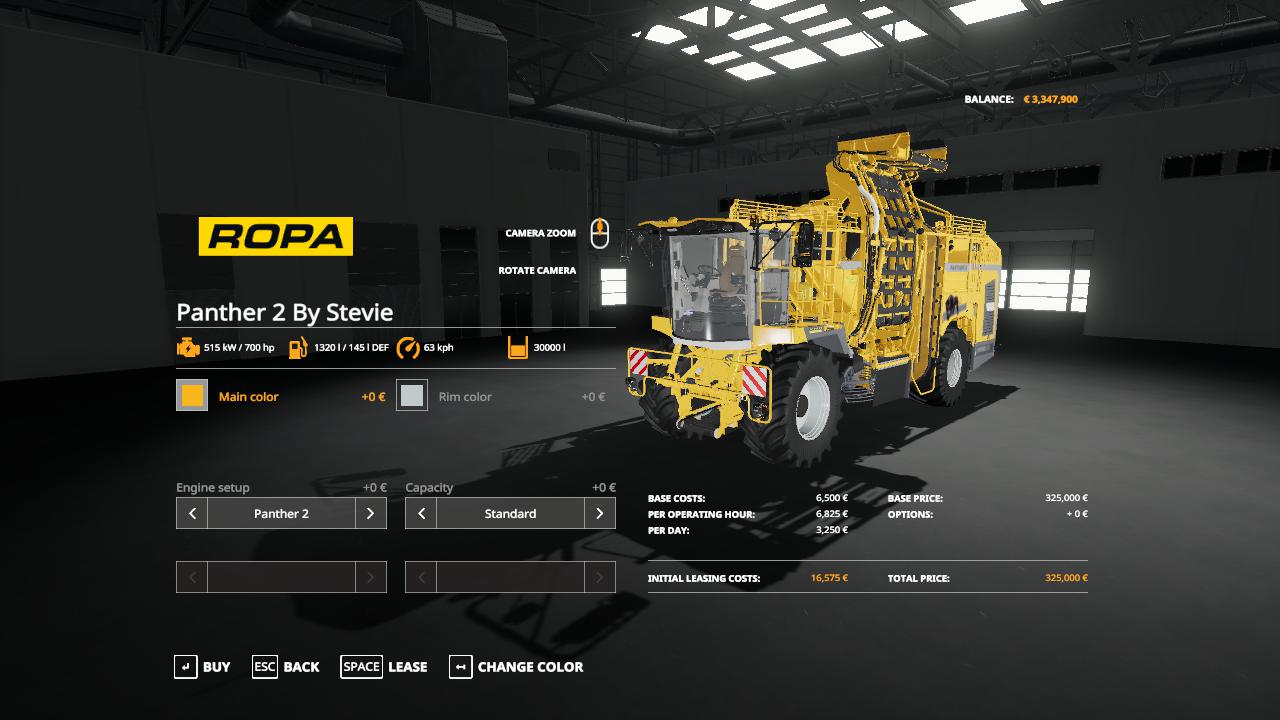The height and width of the screenshot is (720, 1280).
Task: Go back with the Back button
Action: click(x=286, y=667)
